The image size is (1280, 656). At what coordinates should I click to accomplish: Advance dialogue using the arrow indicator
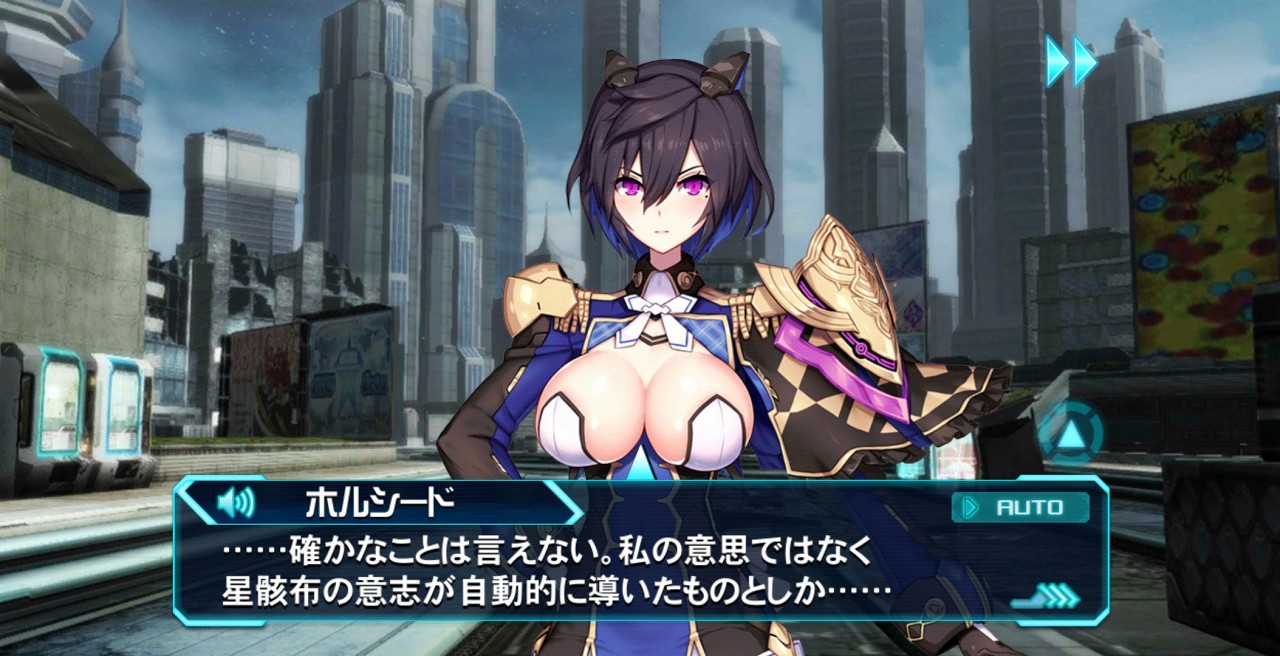click(1045, 597)
